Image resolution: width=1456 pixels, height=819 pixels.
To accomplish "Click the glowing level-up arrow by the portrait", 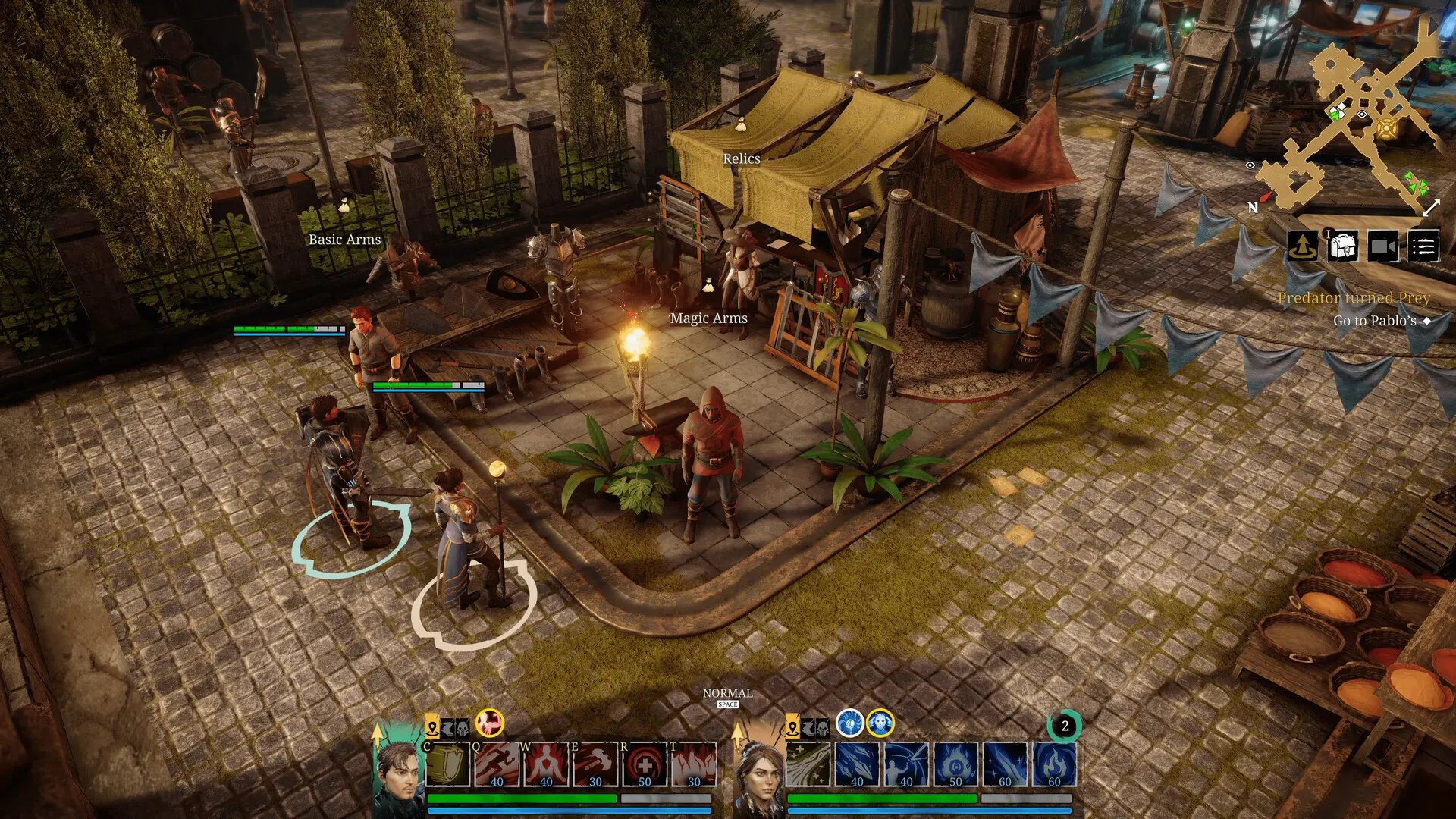I will tap(378, 733).
